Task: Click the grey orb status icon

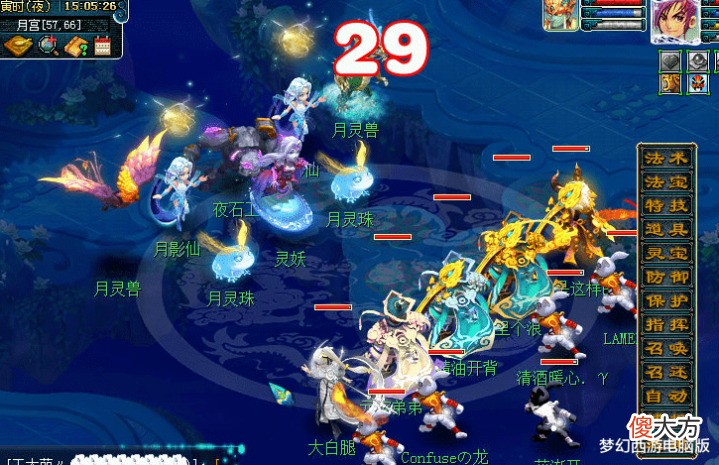Action: (699, 61)
